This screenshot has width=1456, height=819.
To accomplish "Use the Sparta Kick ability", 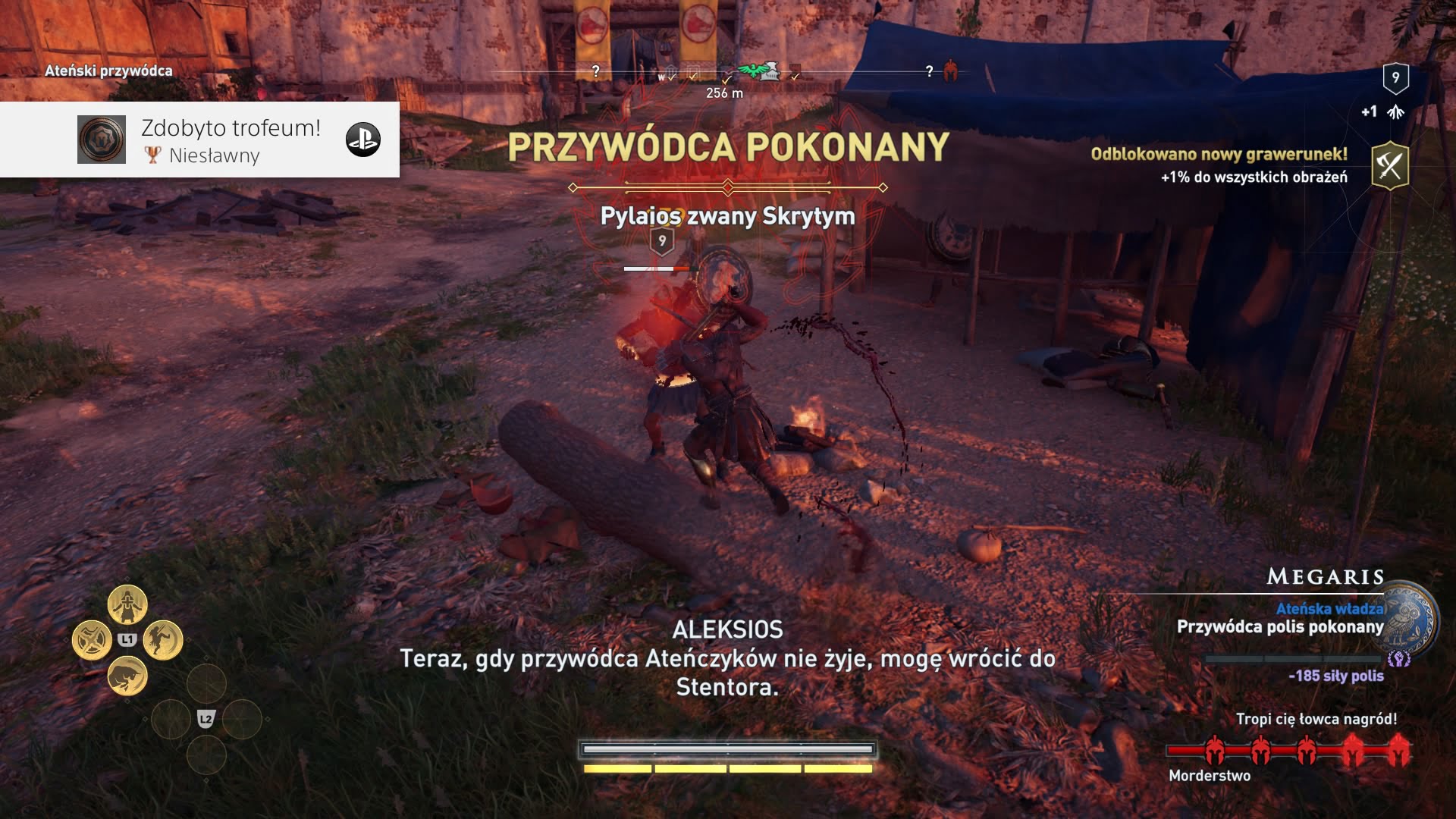I will (x=163, y=640).
